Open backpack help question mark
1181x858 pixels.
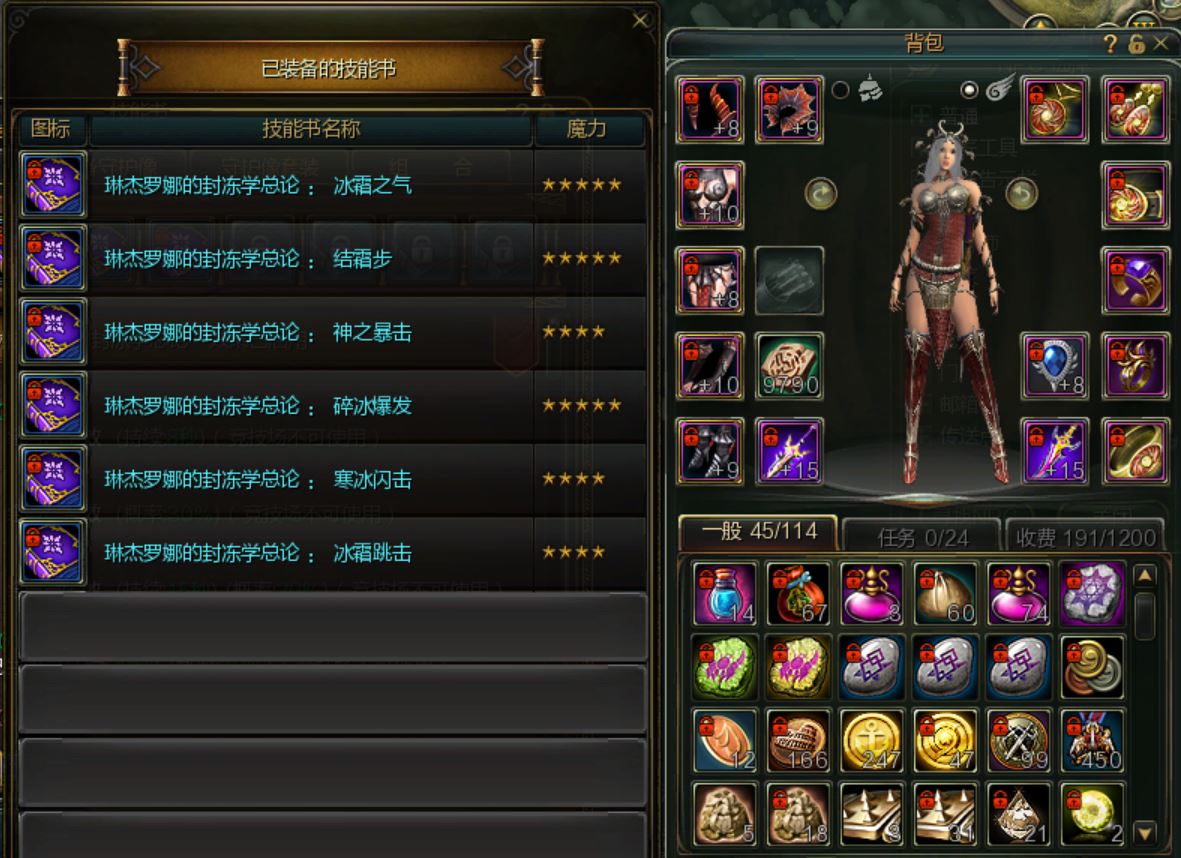coord(1110,44)
